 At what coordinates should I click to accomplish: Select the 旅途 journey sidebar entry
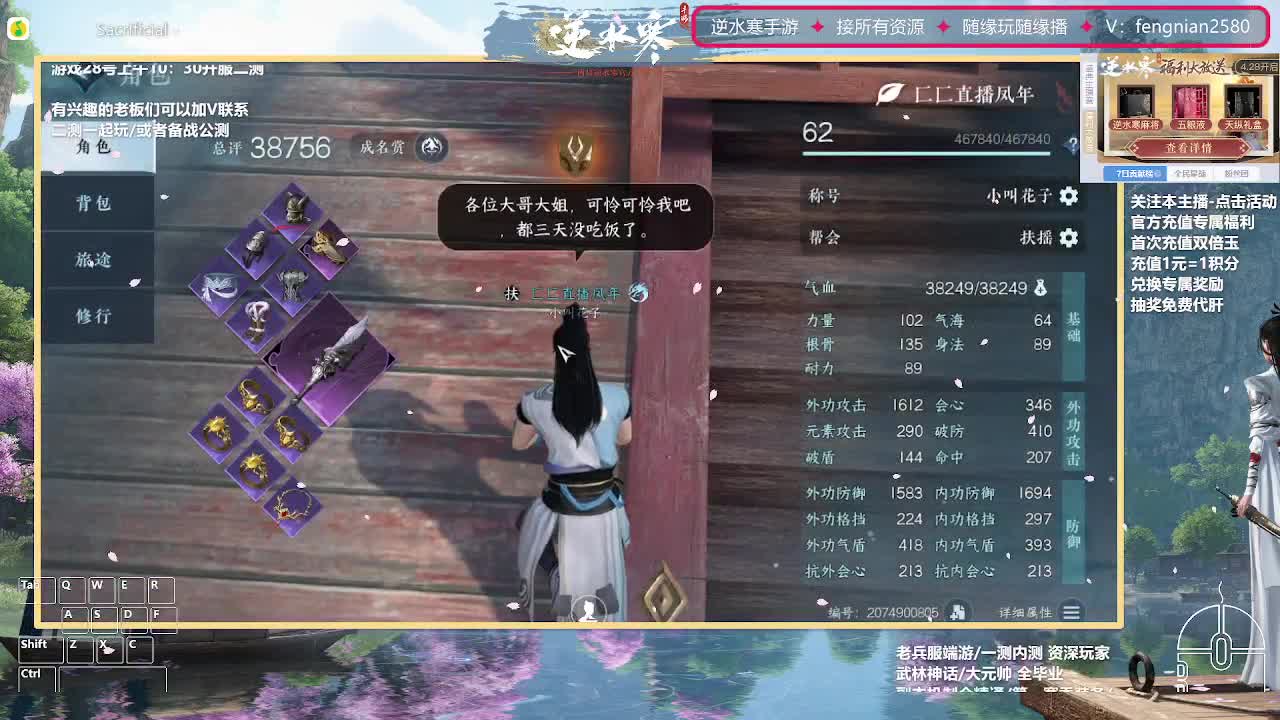click(x=94, y=260)
